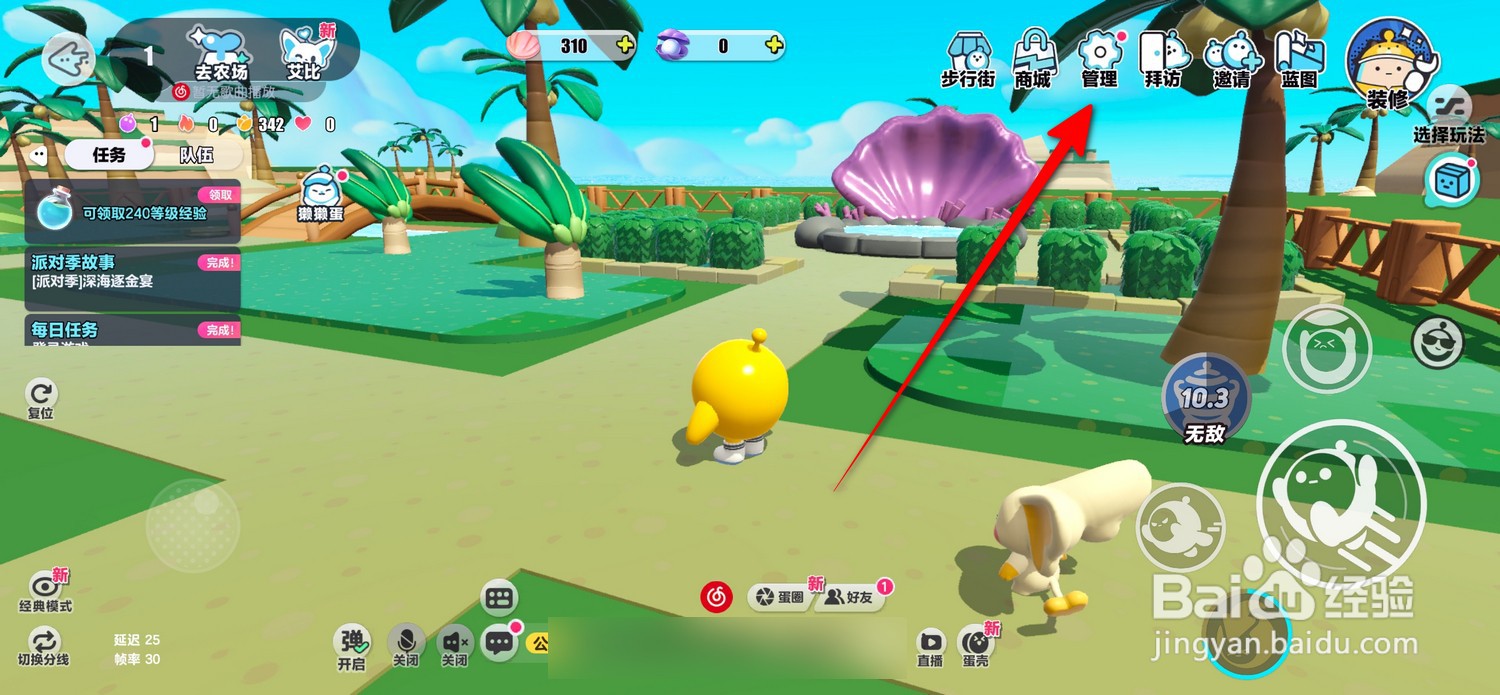Open the 步行街 walking street
This screenshot has width=1500, height=695.
coord(968,60)
